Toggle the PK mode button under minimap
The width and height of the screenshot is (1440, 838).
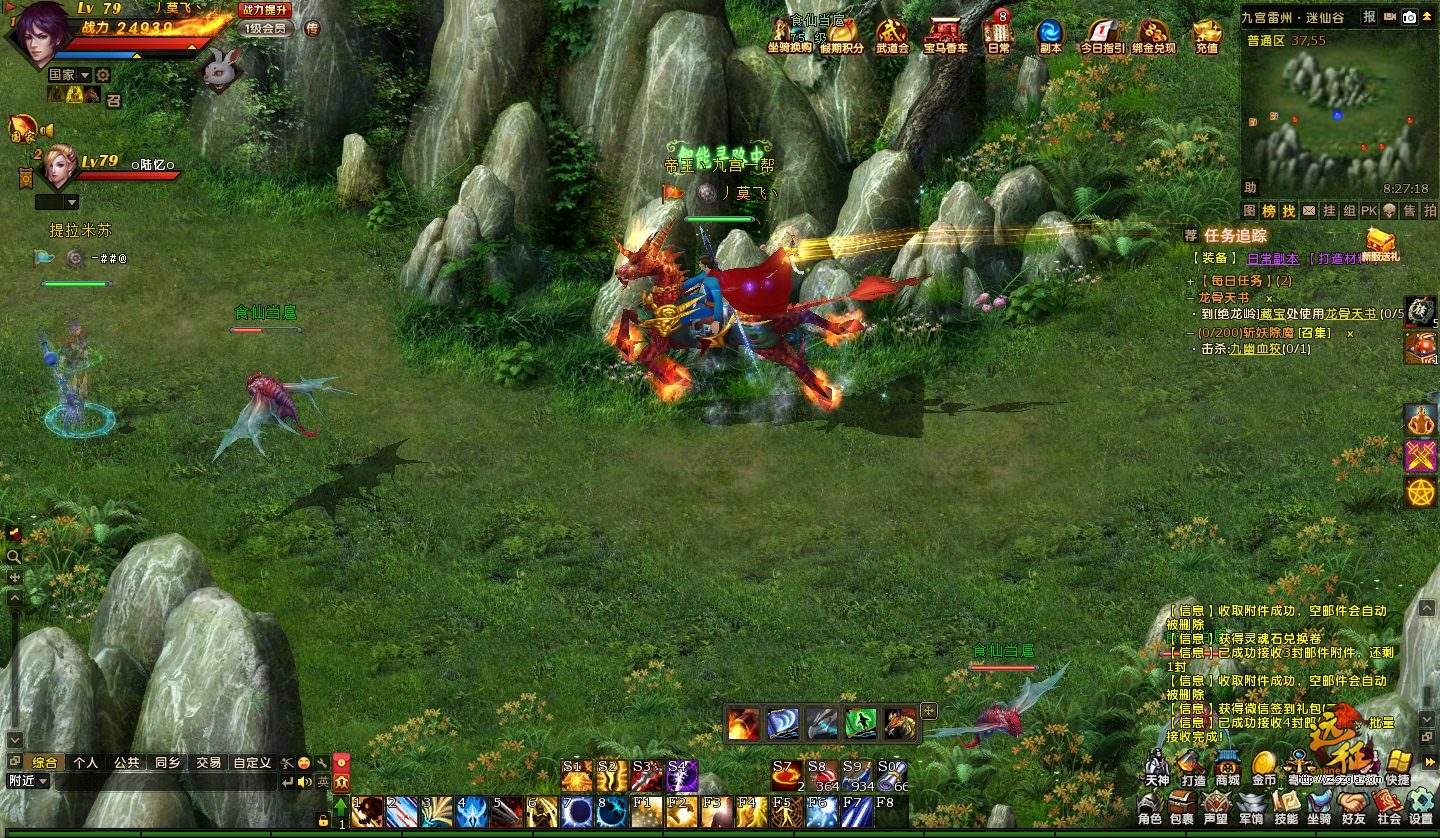coord(1368,211)
